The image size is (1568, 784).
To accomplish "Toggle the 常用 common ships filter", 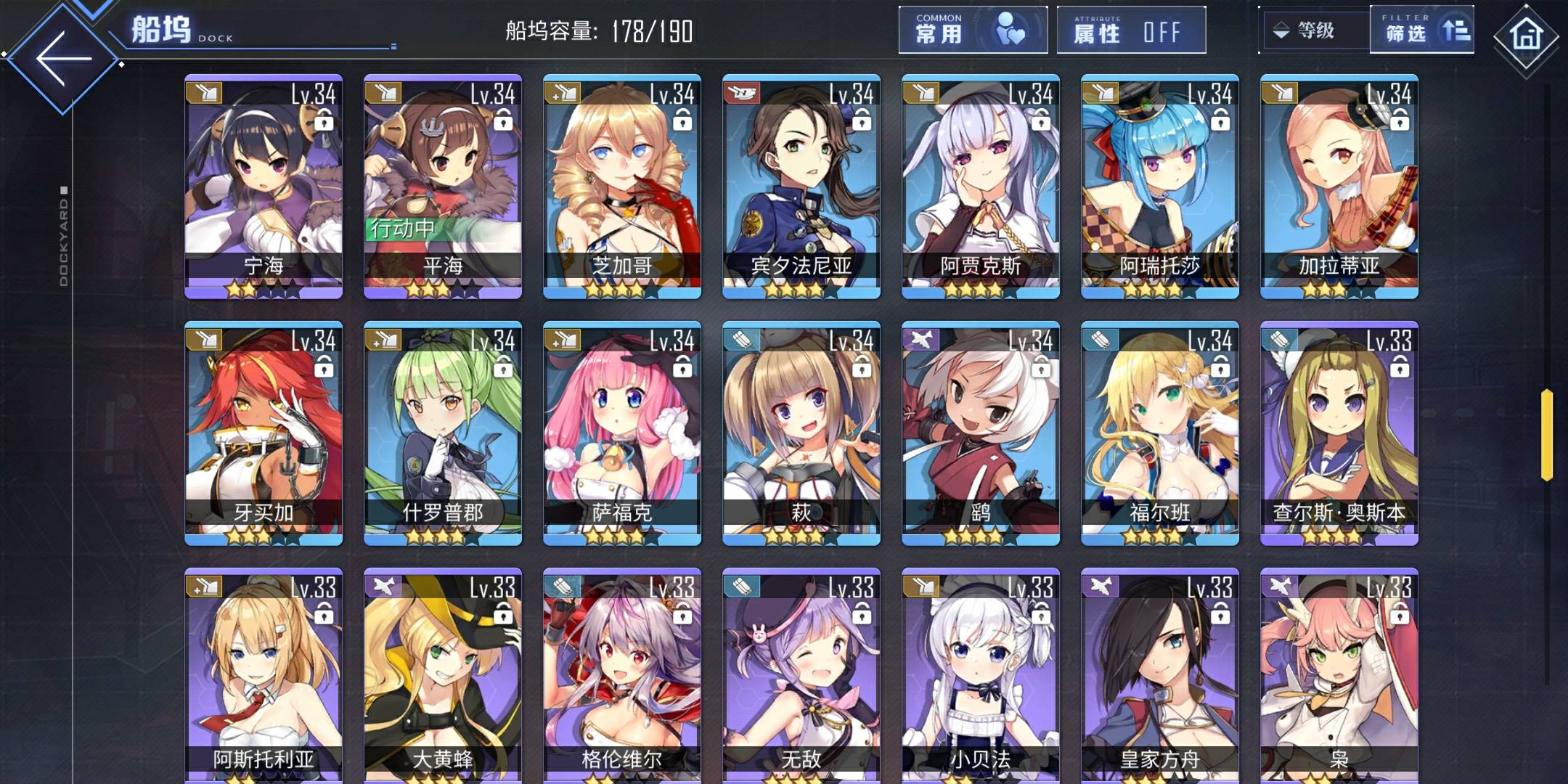I will pos(973,30).
